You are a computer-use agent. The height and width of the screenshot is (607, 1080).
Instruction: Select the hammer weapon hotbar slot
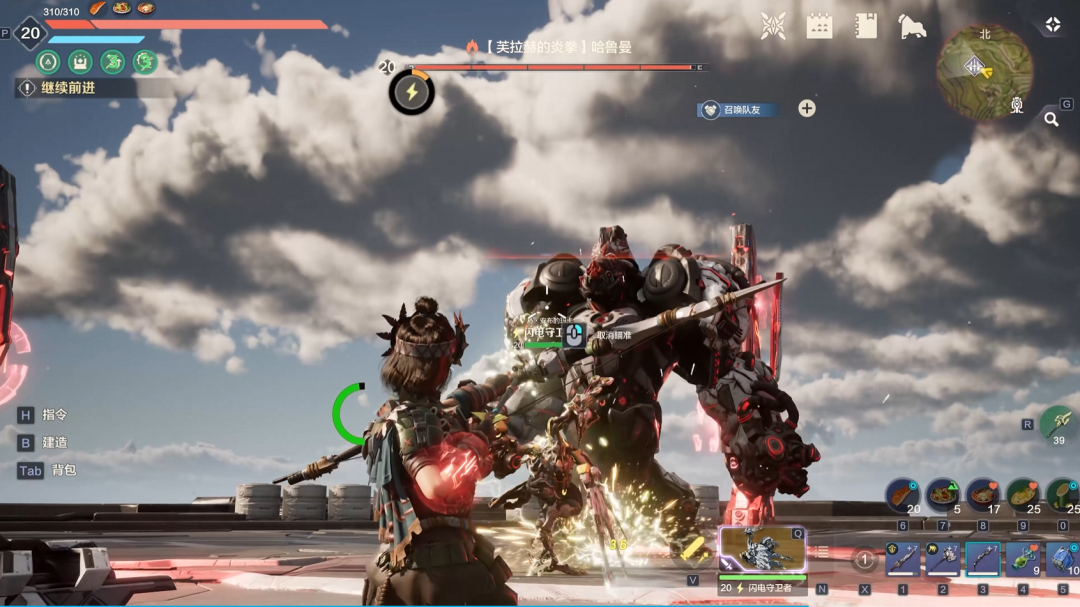coord(943,560)
